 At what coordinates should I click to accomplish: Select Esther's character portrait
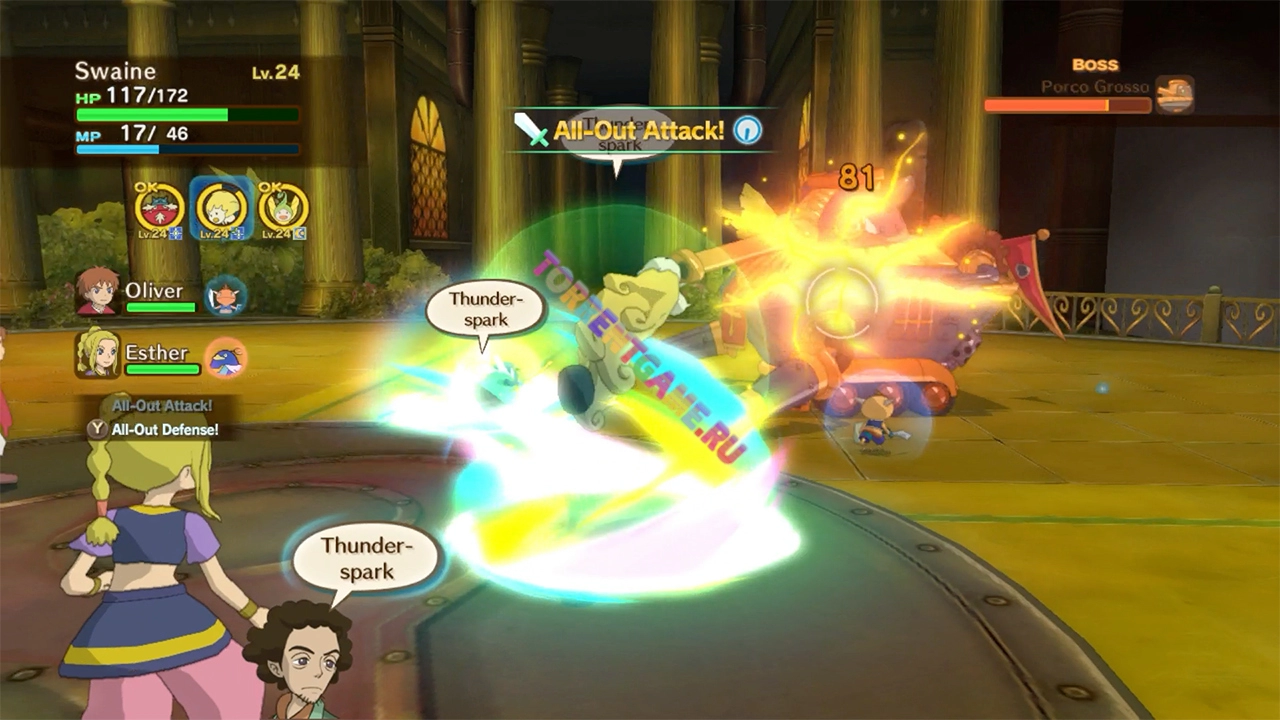tap(97, 354)
